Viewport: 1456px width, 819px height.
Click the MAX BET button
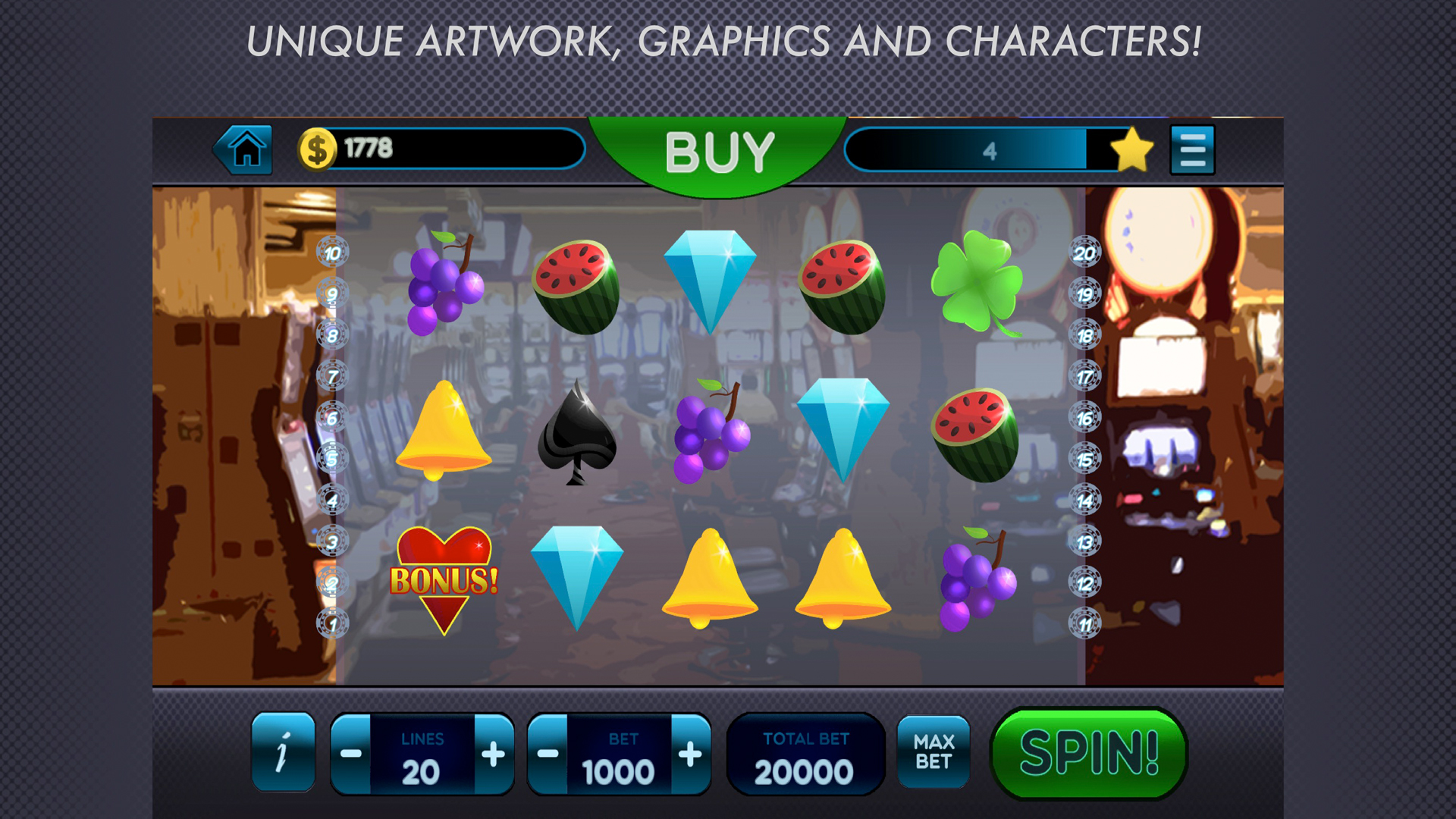934,752
